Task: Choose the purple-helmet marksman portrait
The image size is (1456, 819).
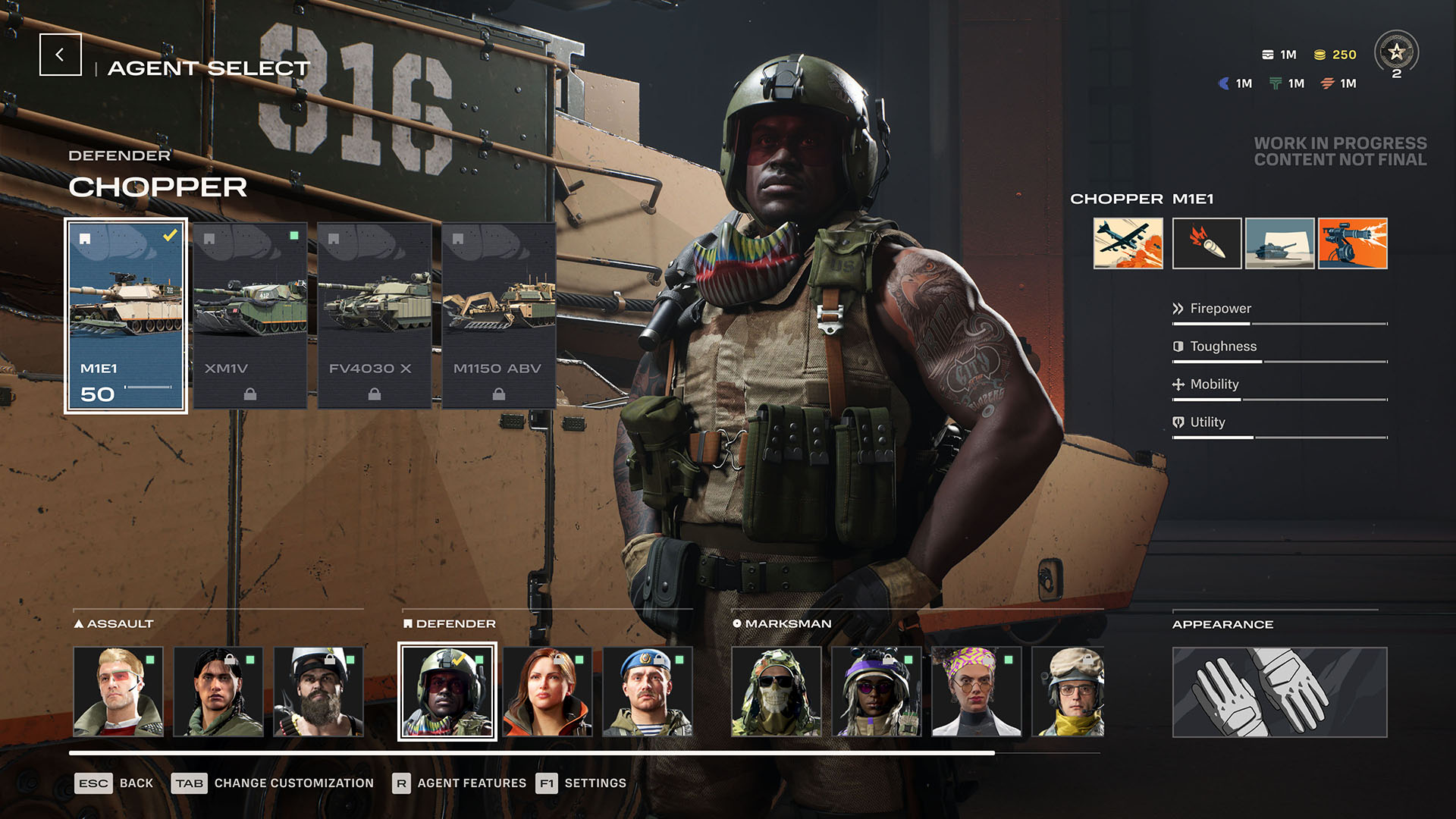Action: (x=877, y=692)
